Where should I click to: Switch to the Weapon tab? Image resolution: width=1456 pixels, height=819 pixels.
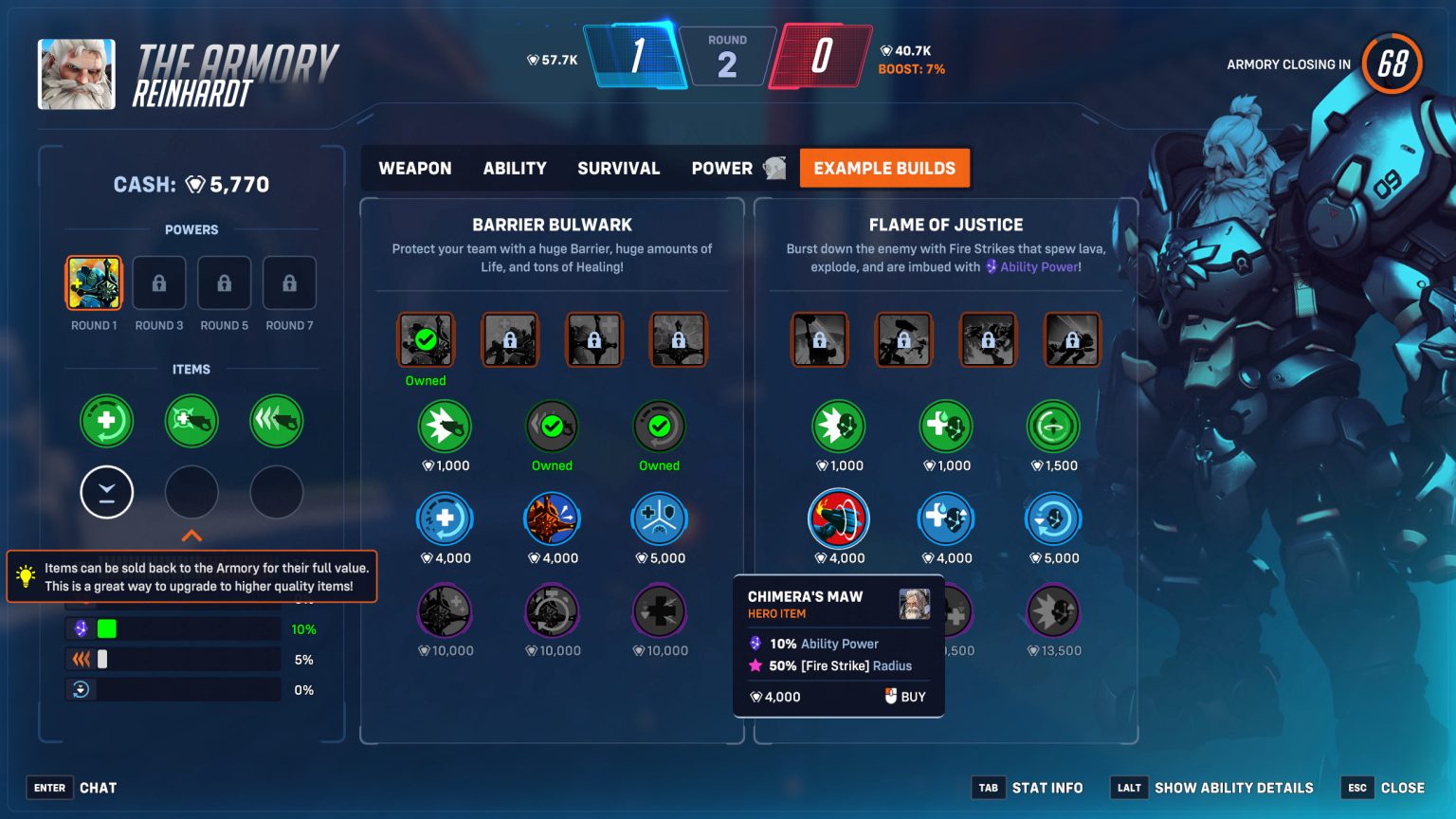click(415, 168)
